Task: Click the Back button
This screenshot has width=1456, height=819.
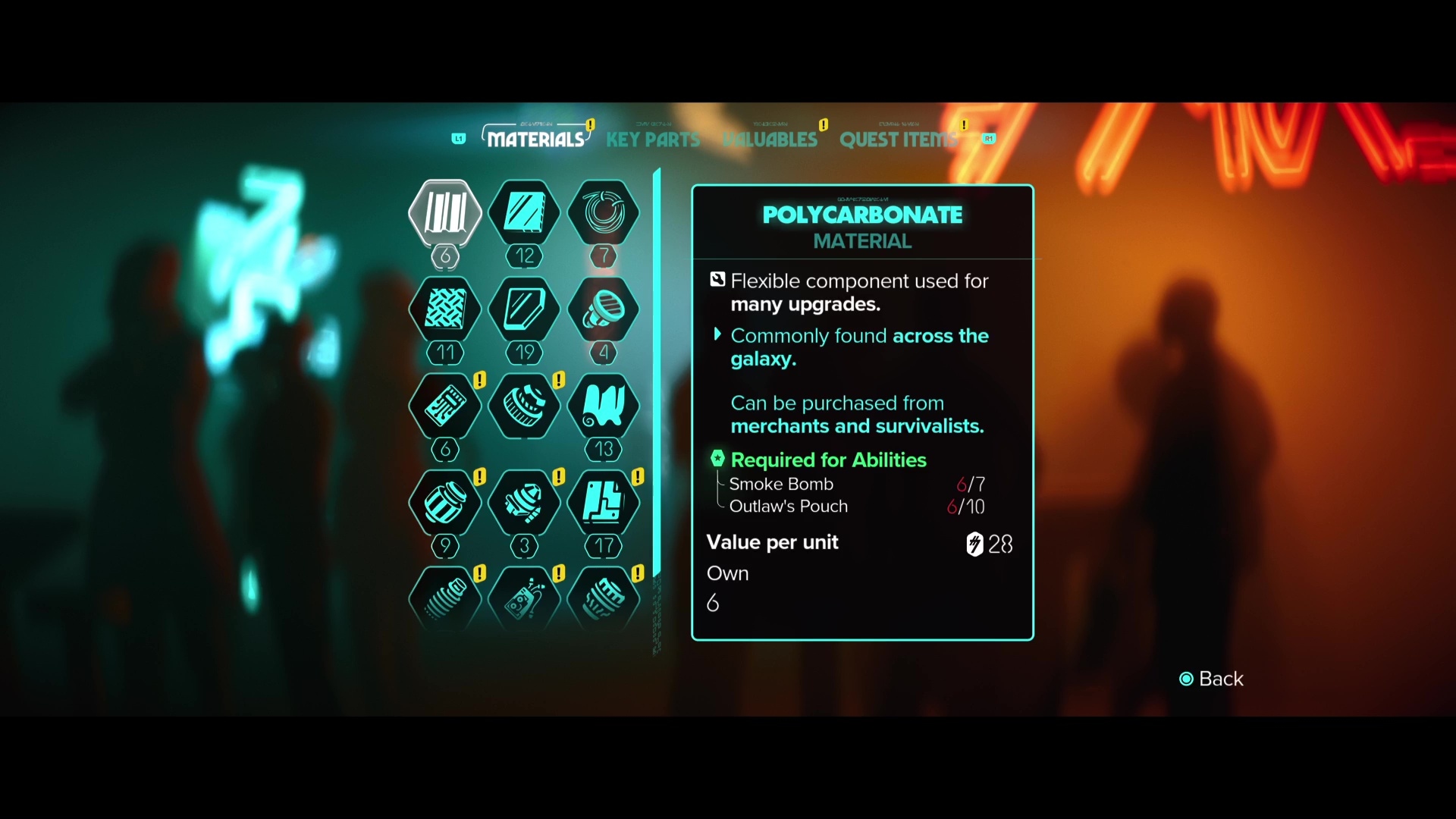Action: 1212,679
